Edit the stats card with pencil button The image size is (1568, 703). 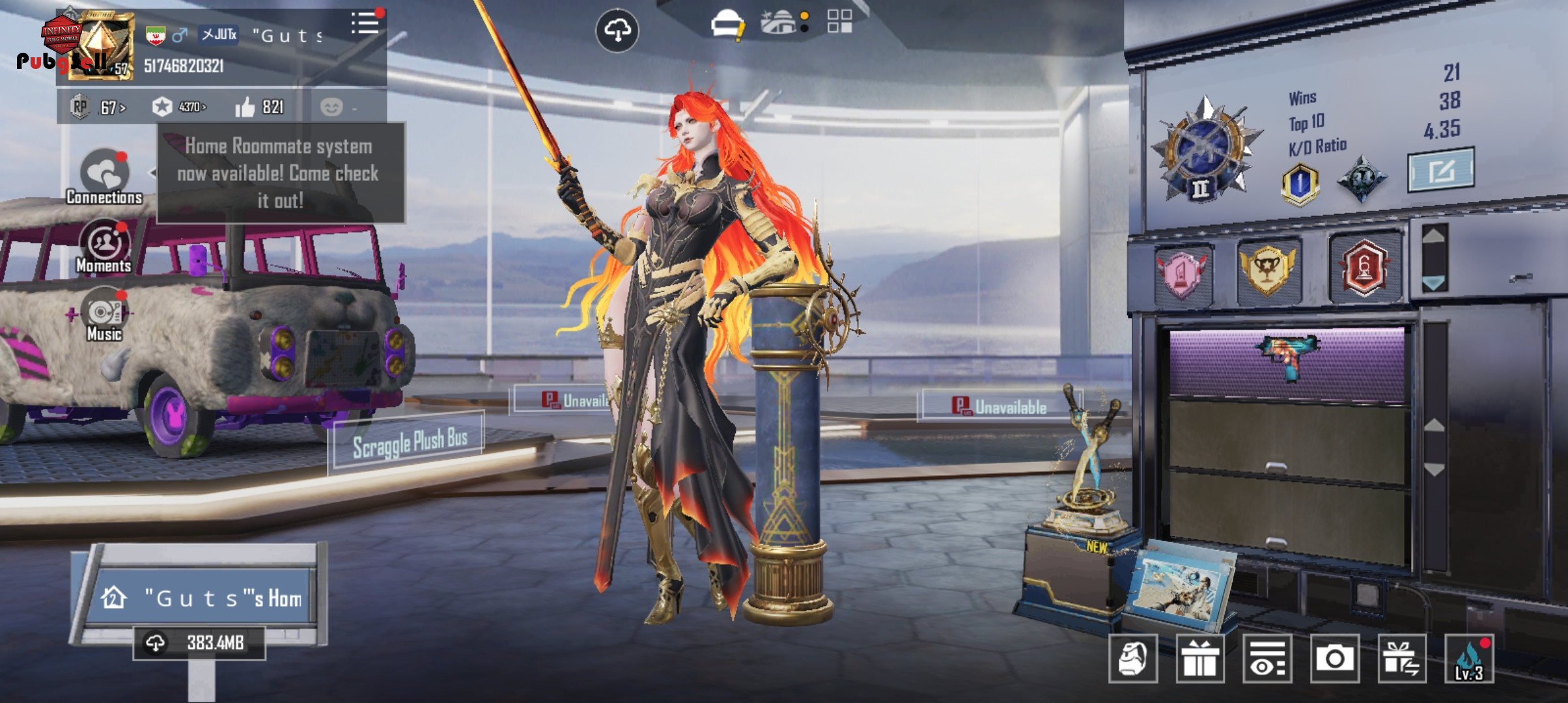(x=1440, y=171)
